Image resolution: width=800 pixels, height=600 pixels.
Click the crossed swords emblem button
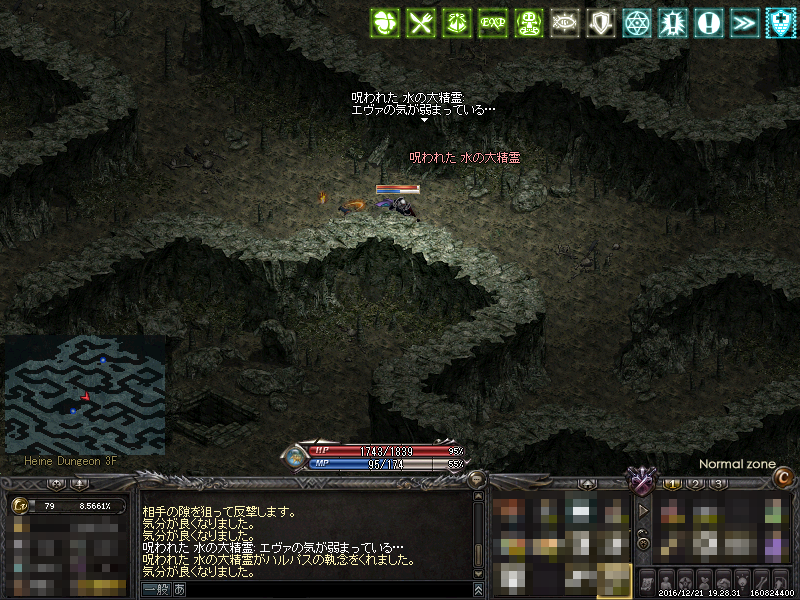point(638,482)
